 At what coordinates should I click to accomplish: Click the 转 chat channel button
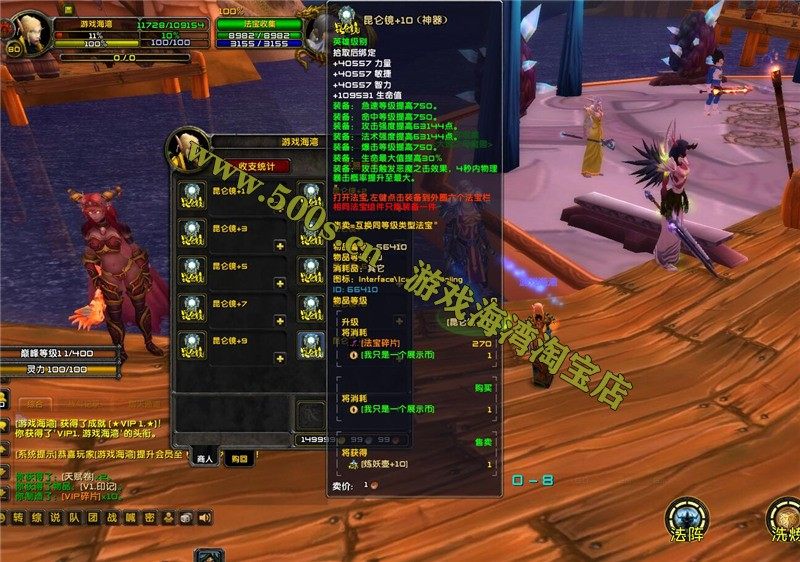[19, 517]
